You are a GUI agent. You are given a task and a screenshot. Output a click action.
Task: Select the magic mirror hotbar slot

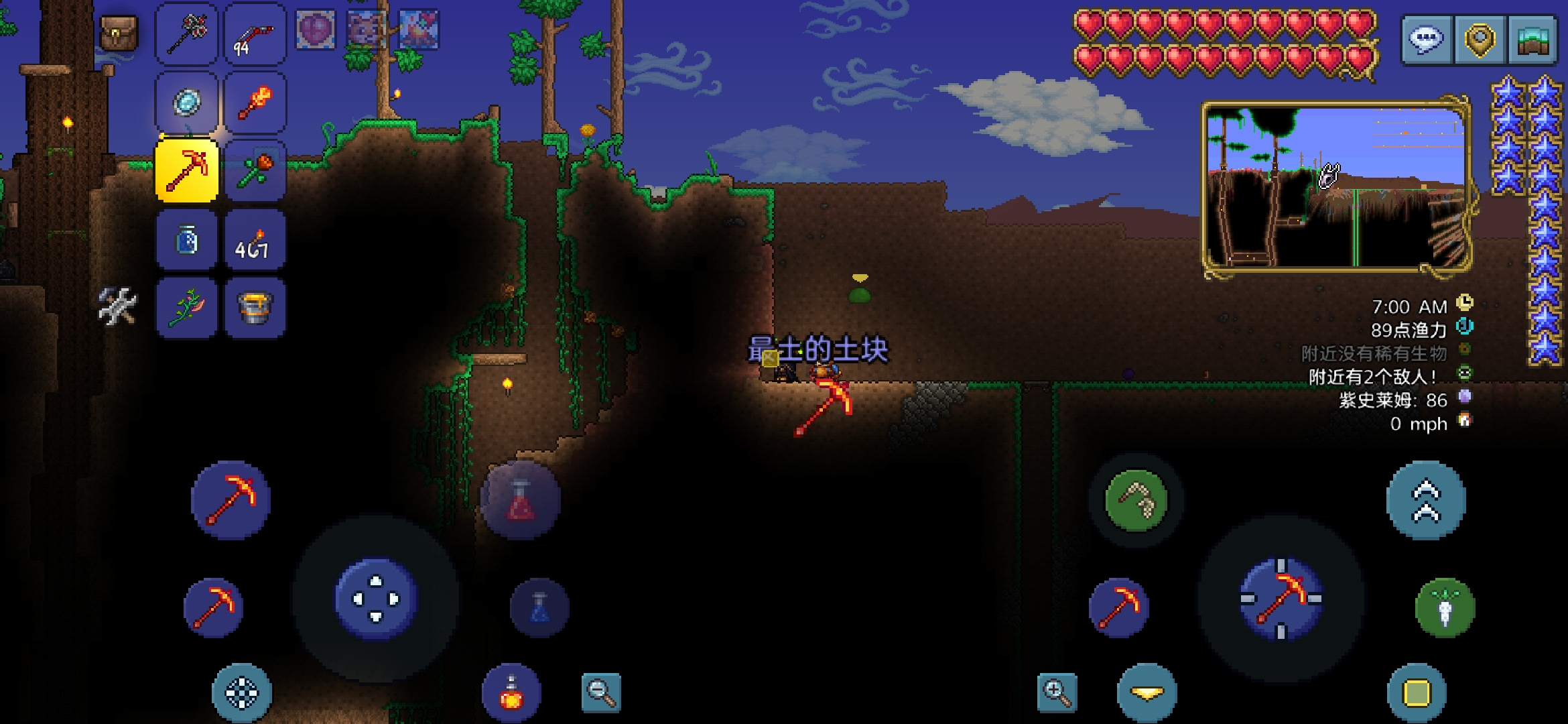click(187, 103)
